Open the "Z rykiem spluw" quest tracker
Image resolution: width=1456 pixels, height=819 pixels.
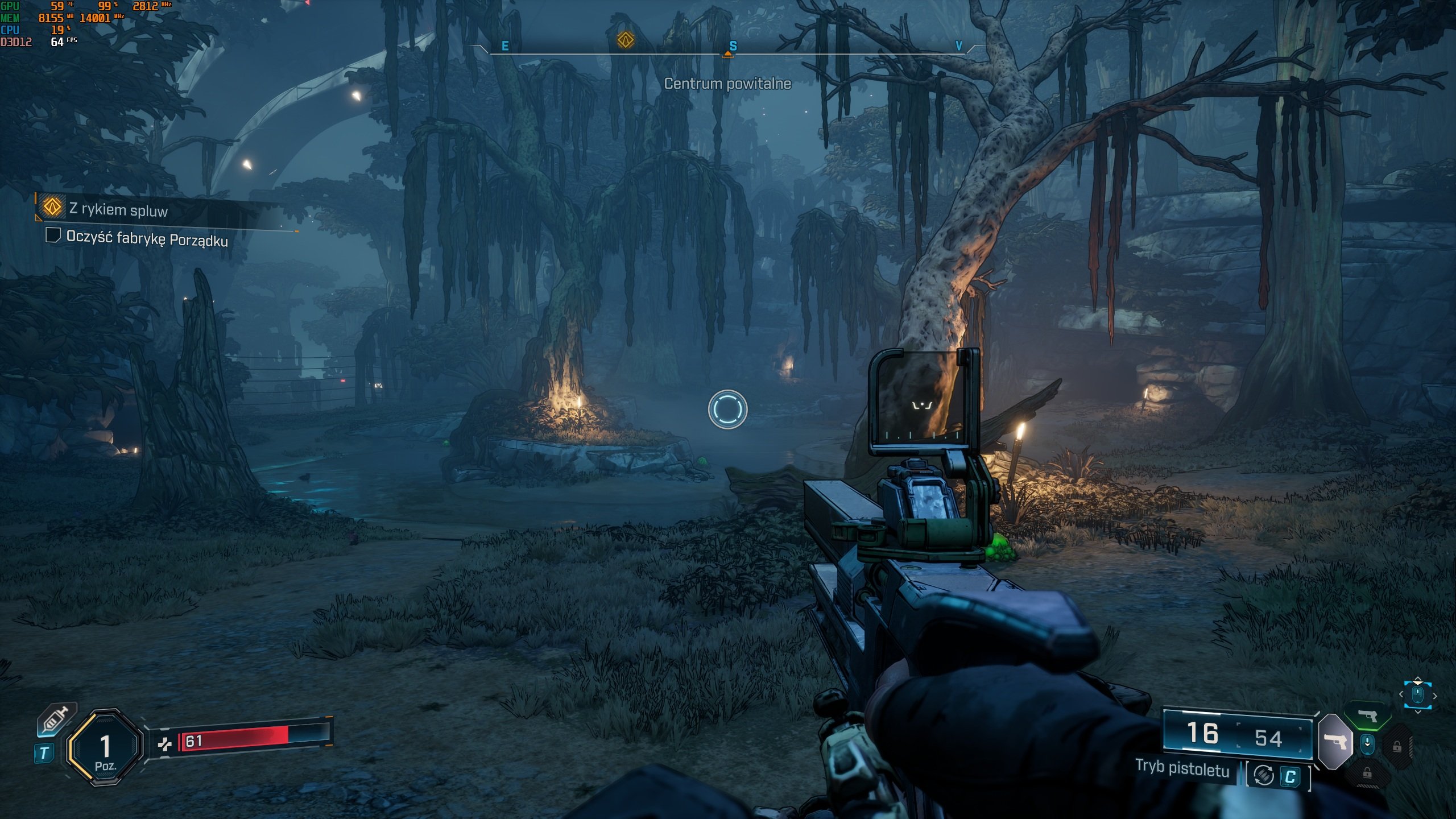tap(118, 210)
